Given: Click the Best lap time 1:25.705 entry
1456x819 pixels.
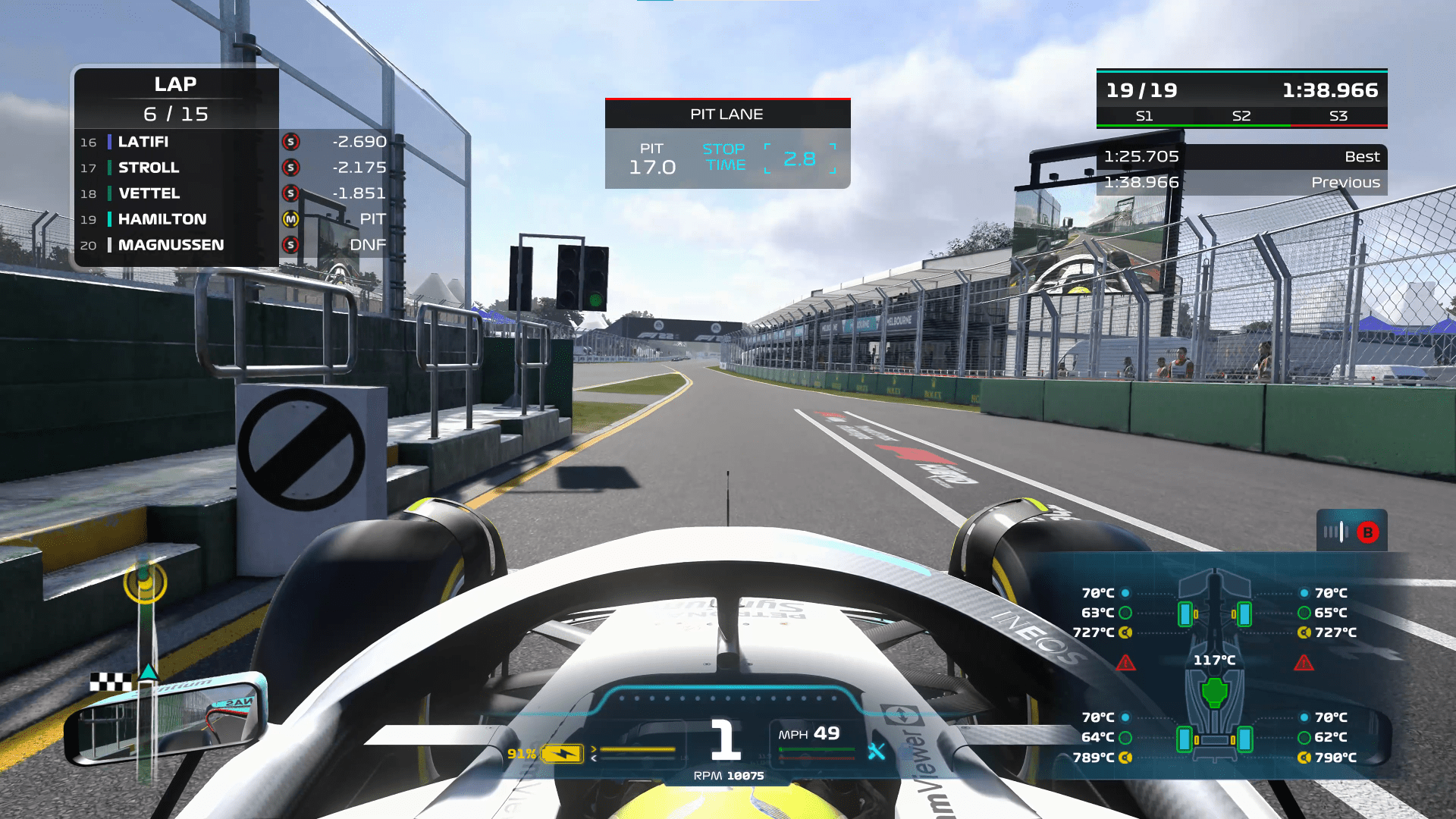Looking at the screenshot, I should (1141, 157).
